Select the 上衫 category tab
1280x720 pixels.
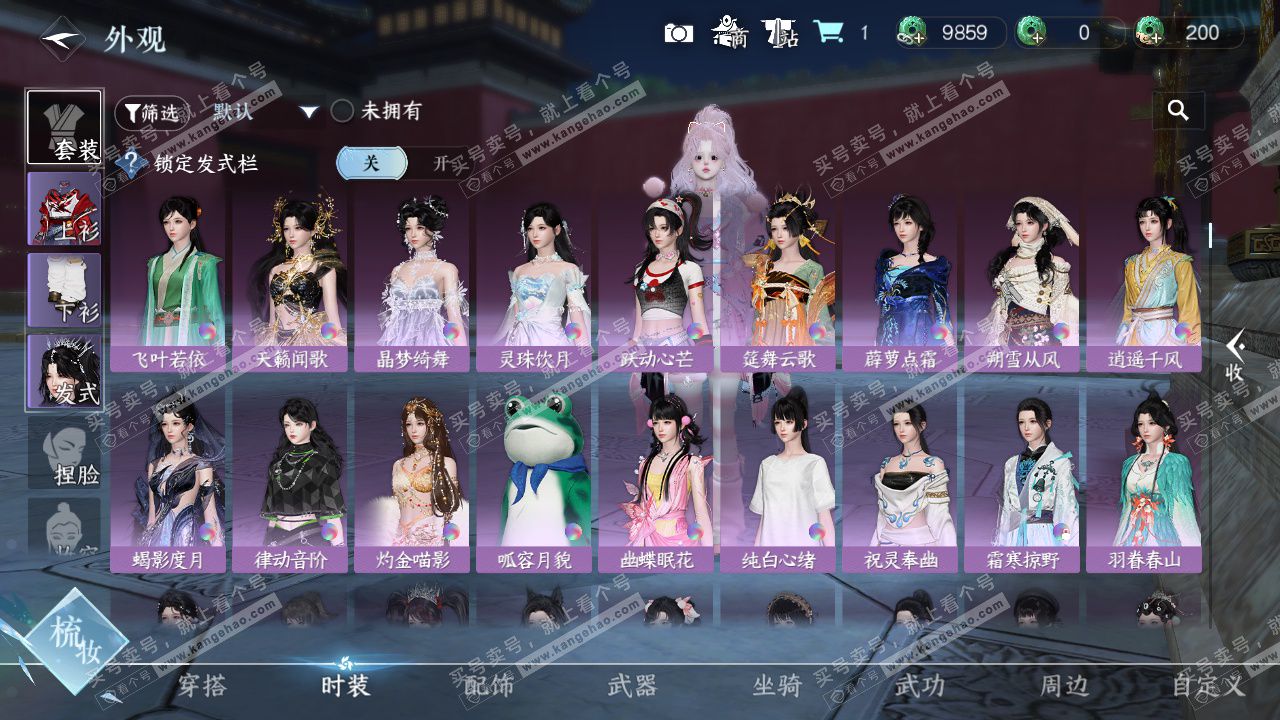tap(64, 208)
